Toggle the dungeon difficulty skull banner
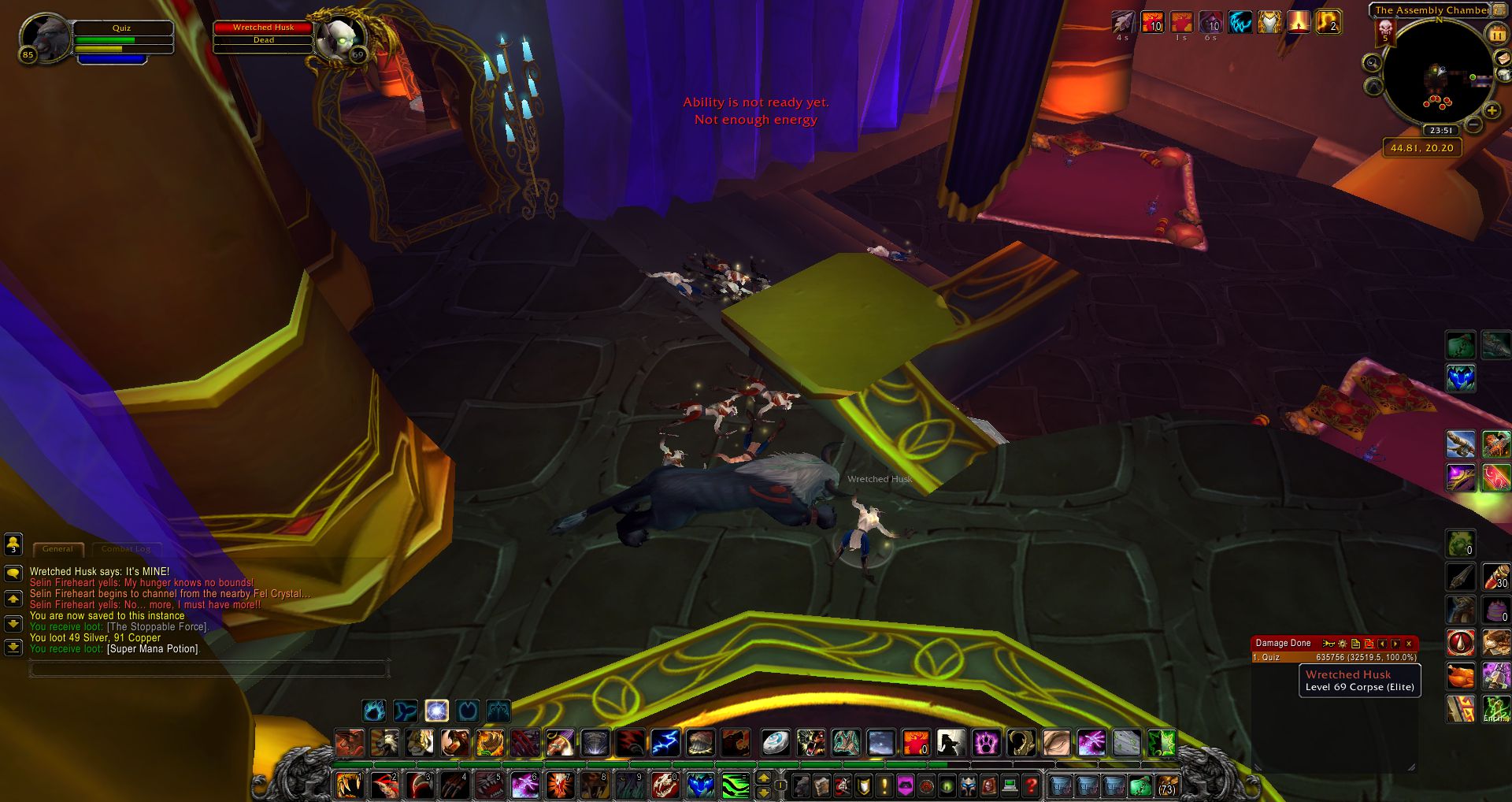 [1384, 32]
